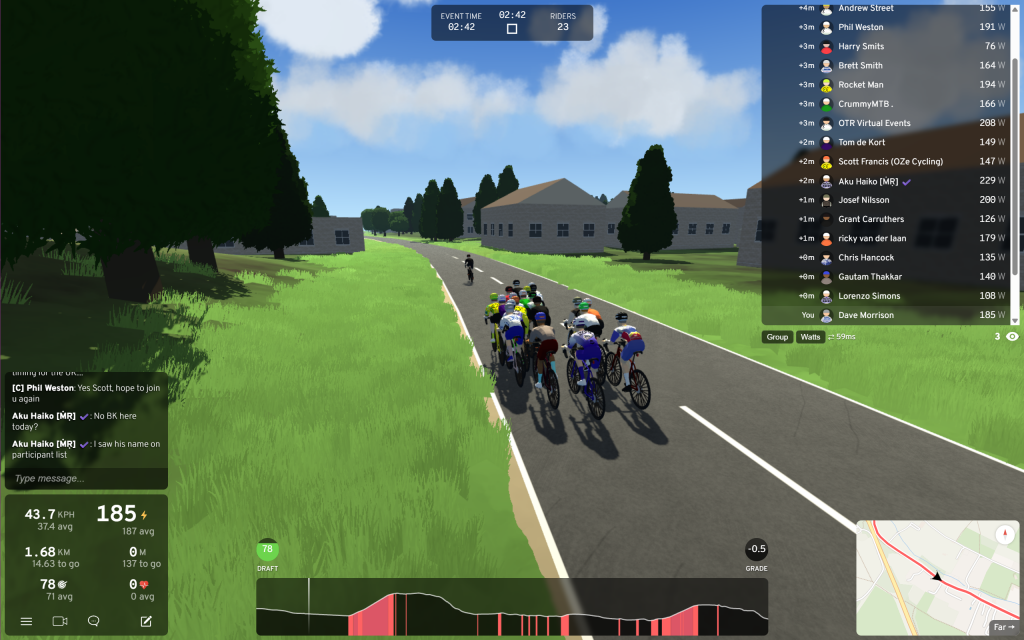1024x640 pixels.
Task: Click the eye spectators icon
Action: point(1012,337)
